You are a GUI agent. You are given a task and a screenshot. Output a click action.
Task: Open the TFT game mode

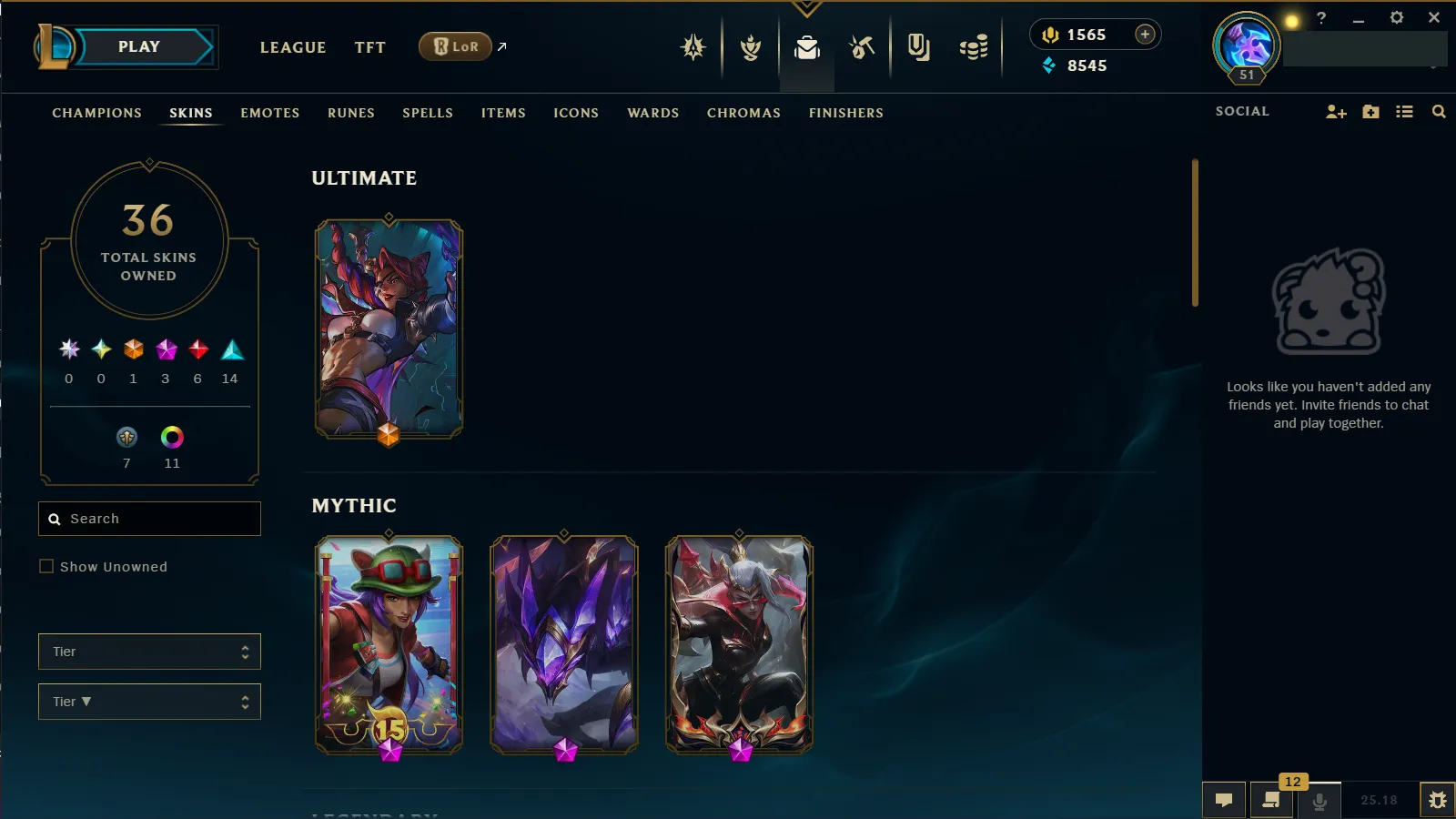[369, 47]
